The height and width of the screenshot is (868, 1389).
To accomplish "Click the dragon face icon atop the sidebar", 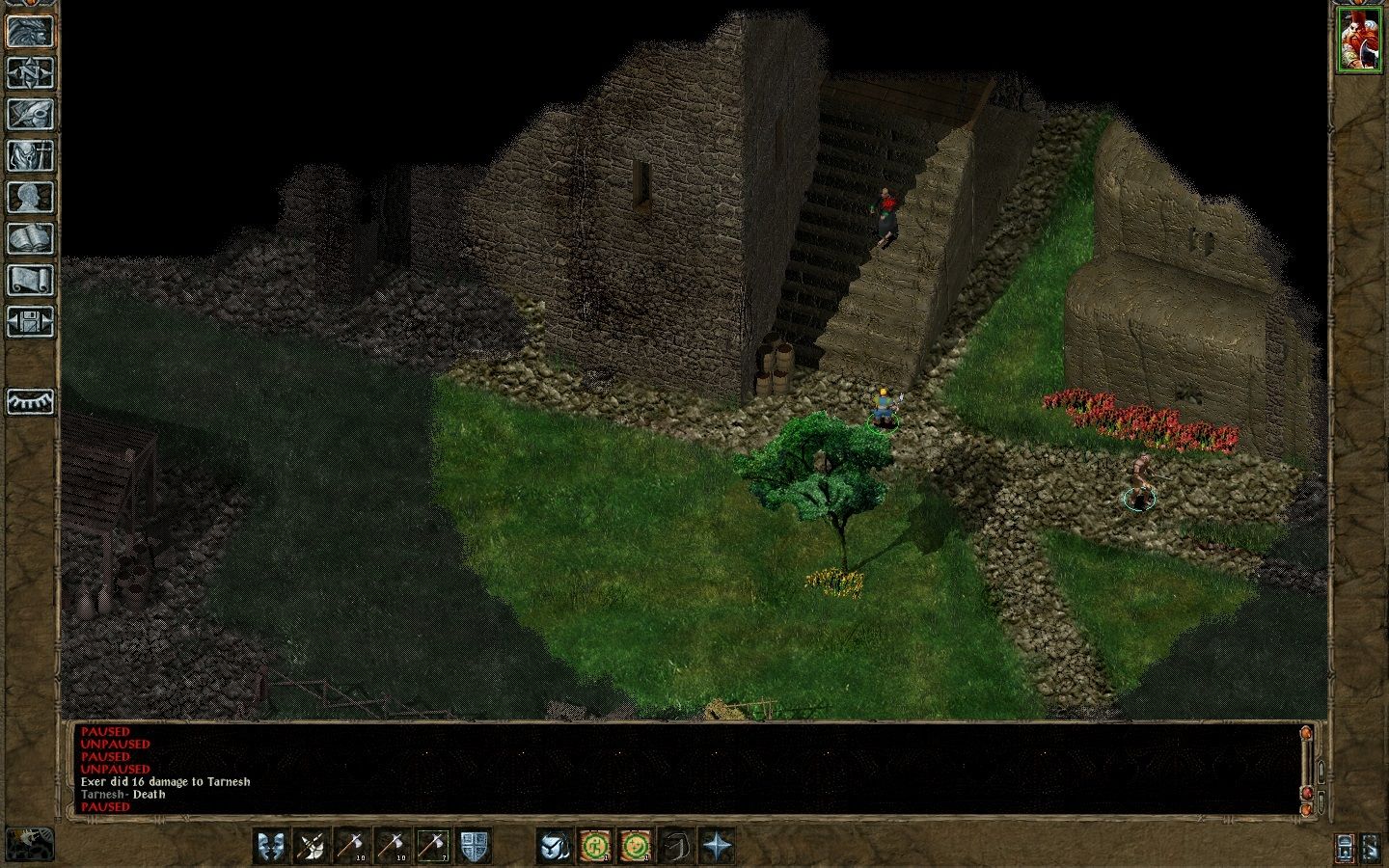I will (x=31, y=31).
